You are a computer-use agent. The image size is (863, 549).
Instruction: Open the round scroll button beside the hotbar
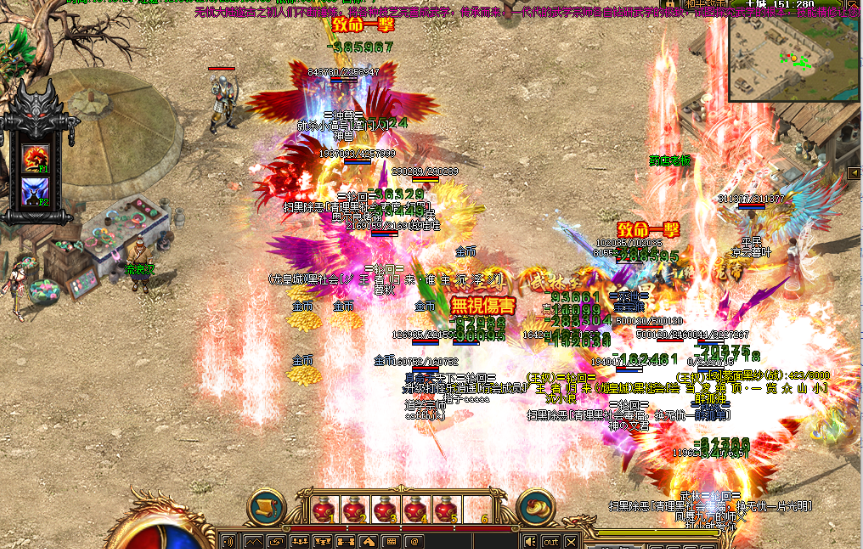click(266, 507)
